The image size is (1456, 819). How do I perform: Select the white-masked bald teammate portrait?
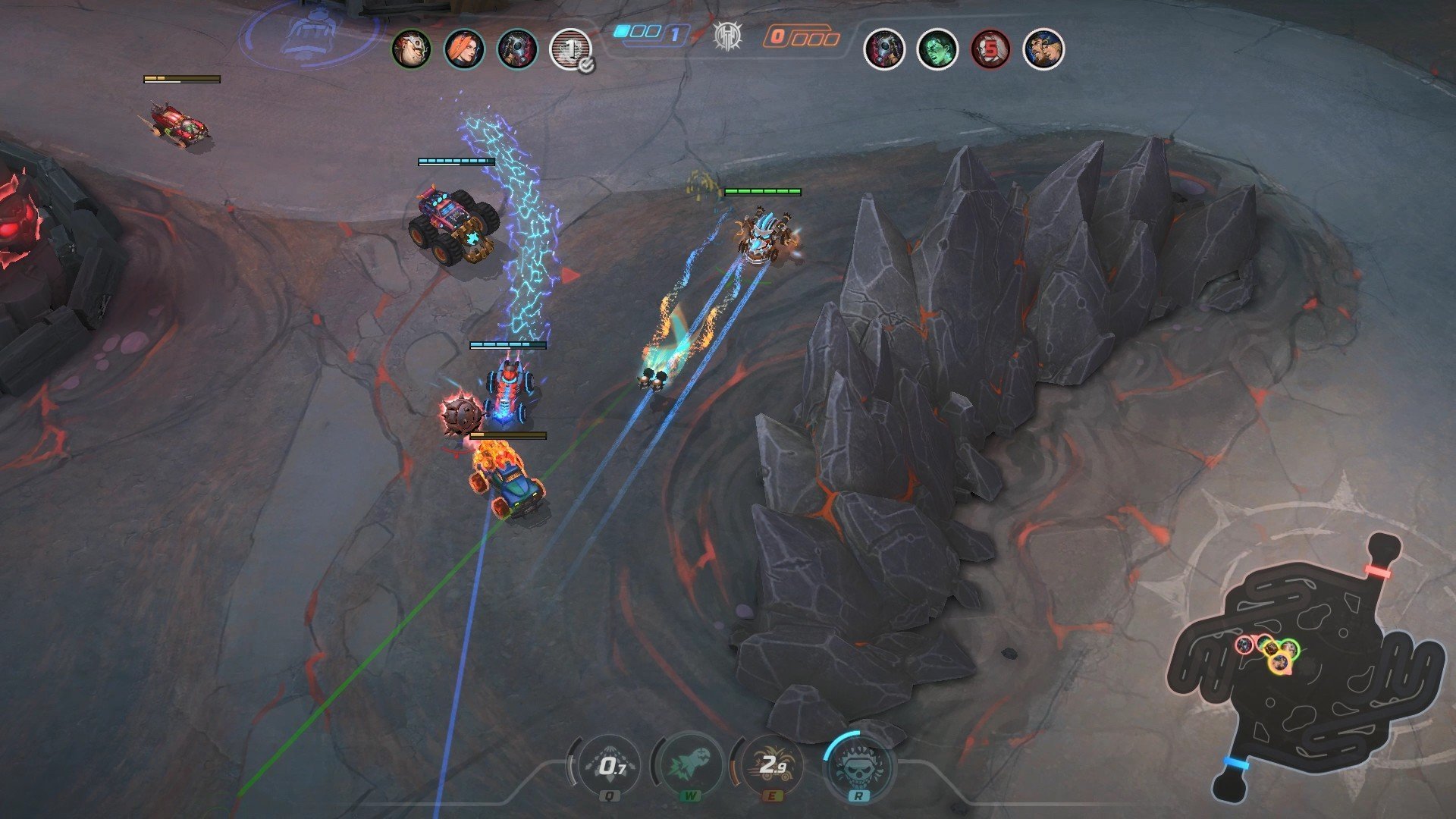[x=411, y=49]
